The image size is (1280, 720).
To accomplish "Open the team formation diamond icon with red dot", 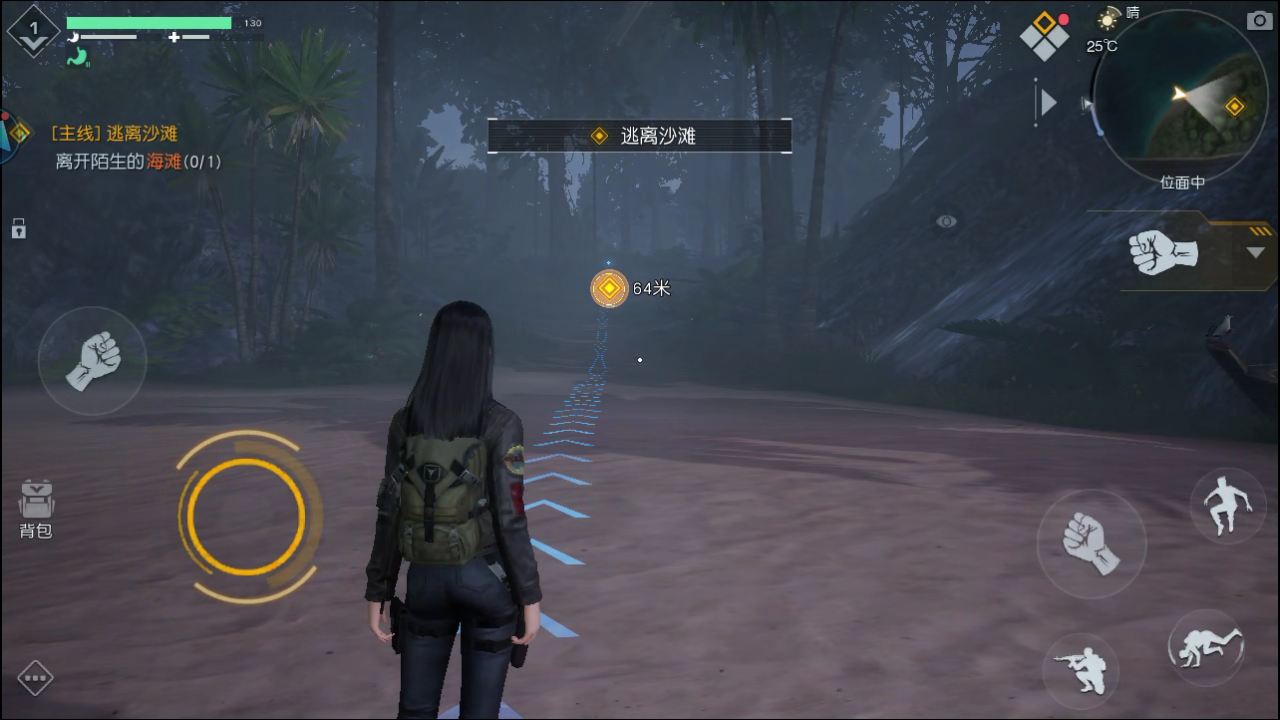I will click(x=1044, y=33).
